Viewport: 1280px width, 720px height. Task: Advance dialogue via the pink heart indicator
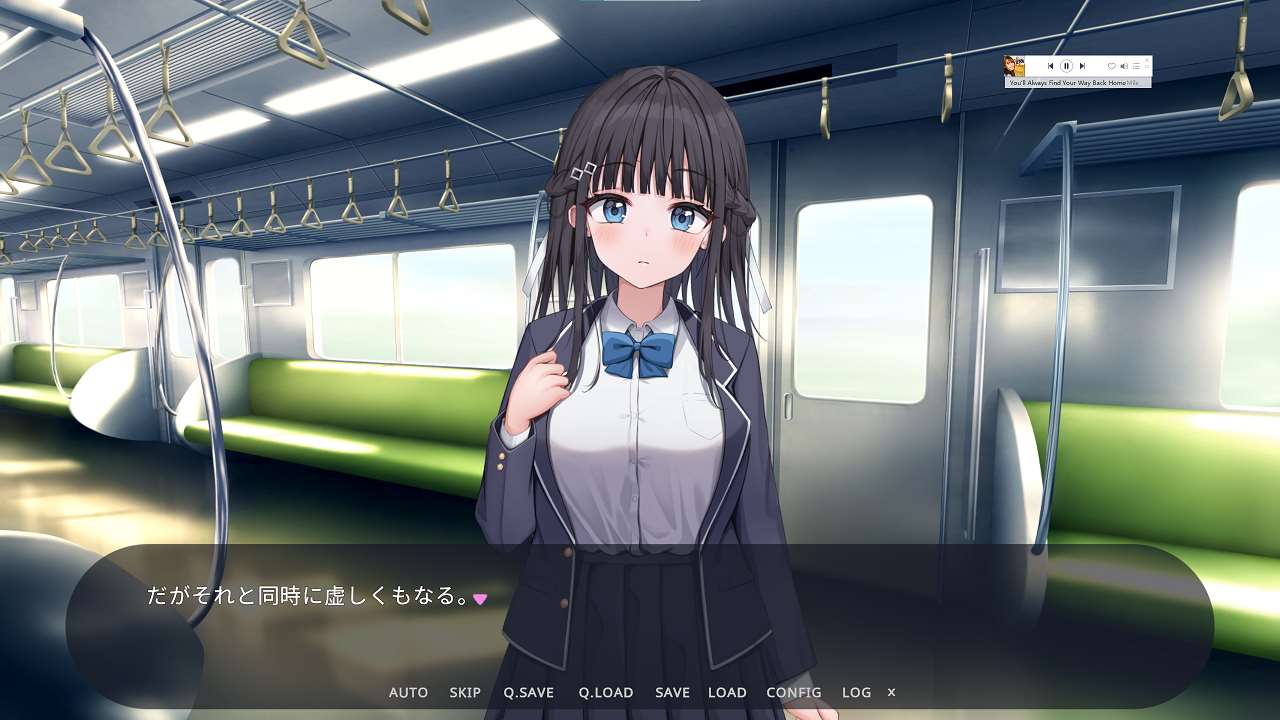480,599
